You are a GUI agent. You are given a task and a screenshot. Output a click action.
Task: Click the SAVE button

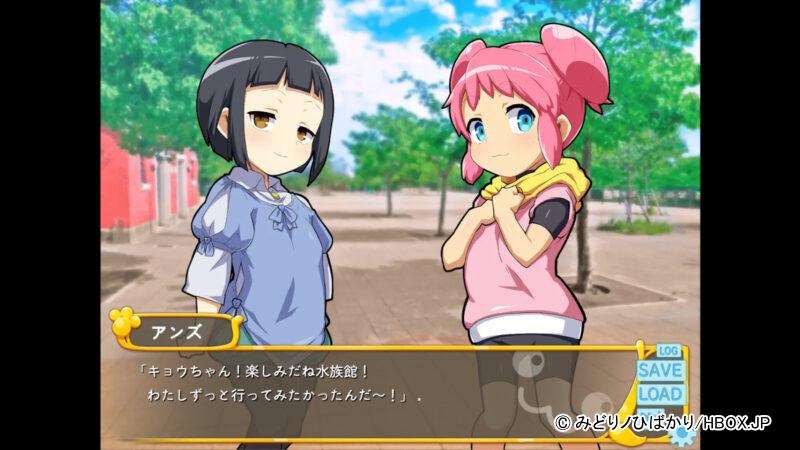coord(660,370)
